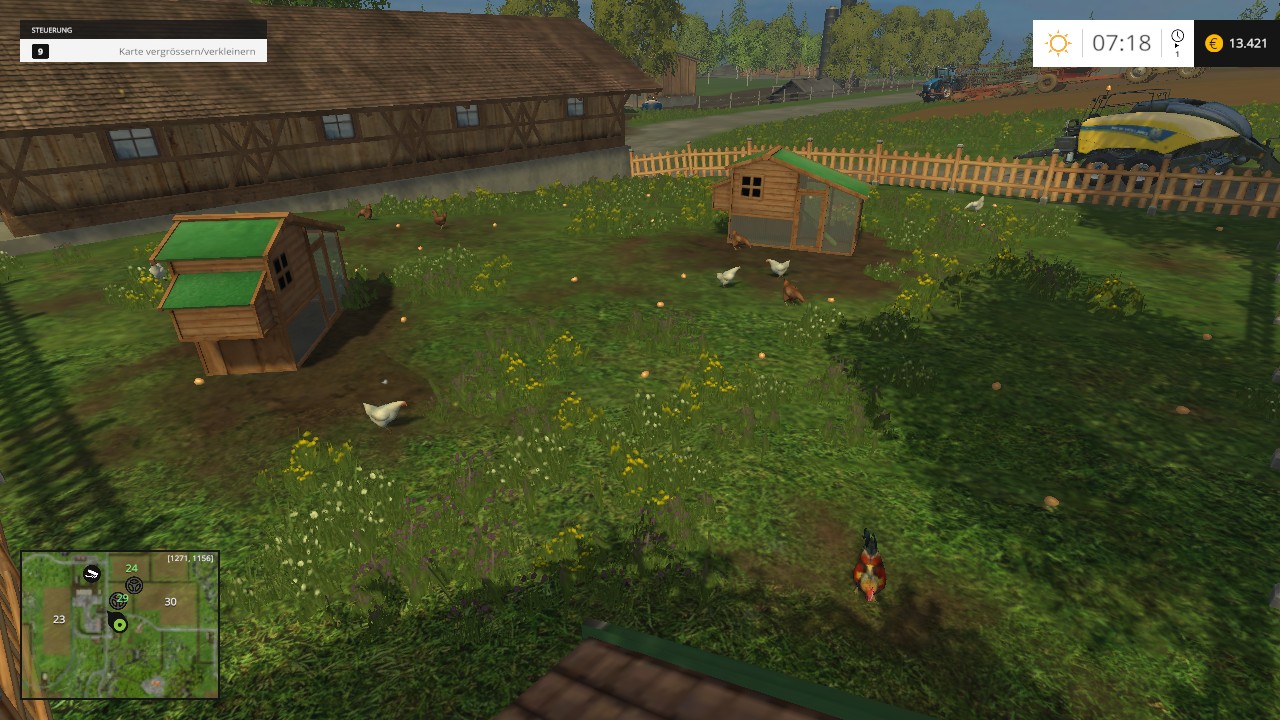Select the green player position marker

[x=120, y=625]
